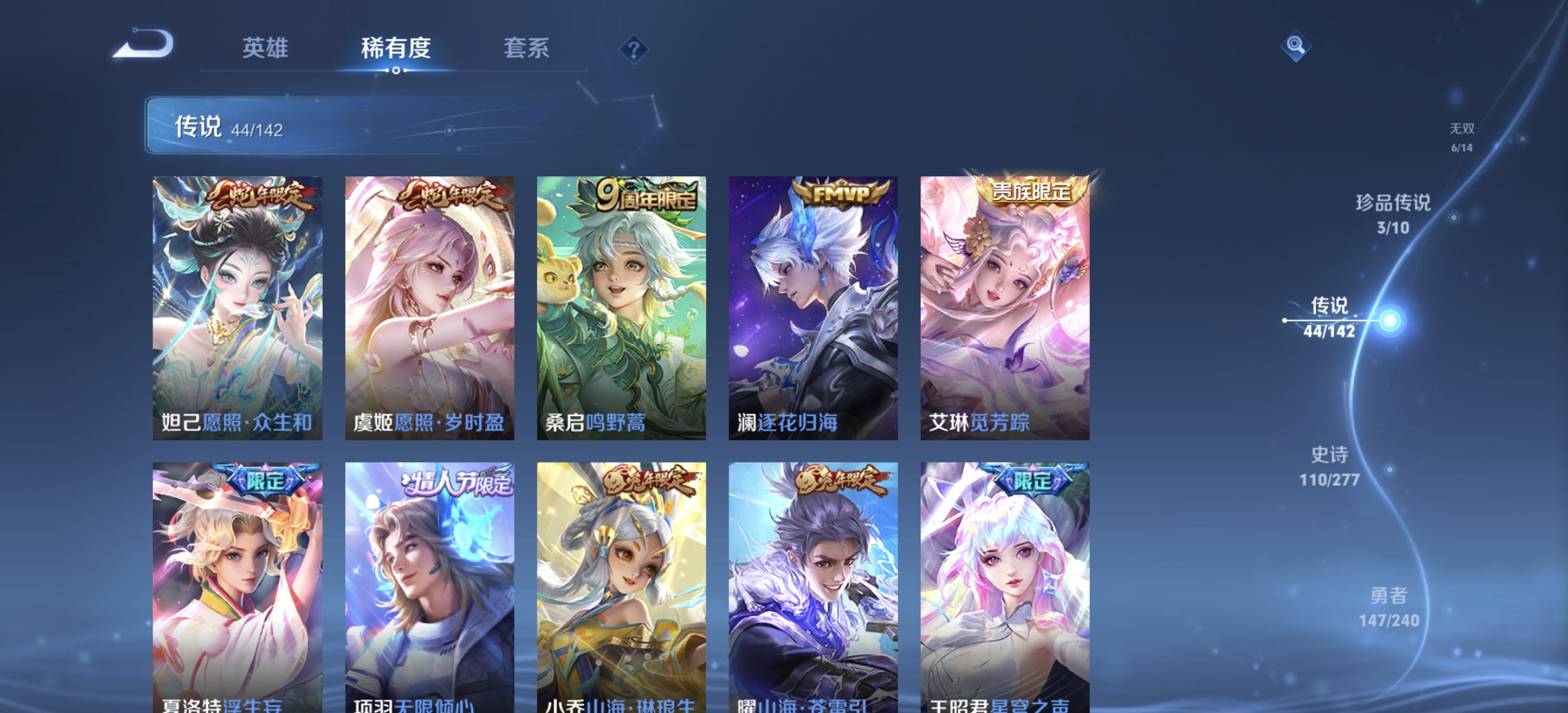Open the 妲己 愿照·众生和 skin
1568x713 pixels.
(x=236, y=304)
